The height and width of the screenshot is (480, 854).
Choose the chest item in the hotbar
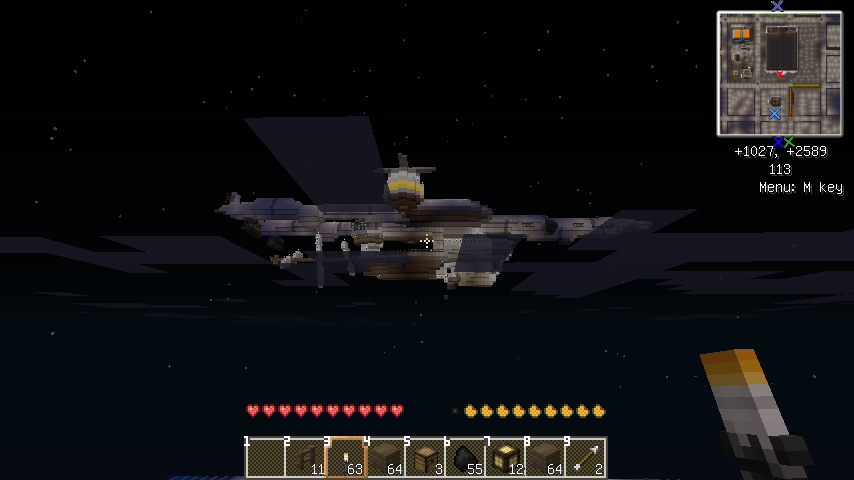(x=425, y=458)
